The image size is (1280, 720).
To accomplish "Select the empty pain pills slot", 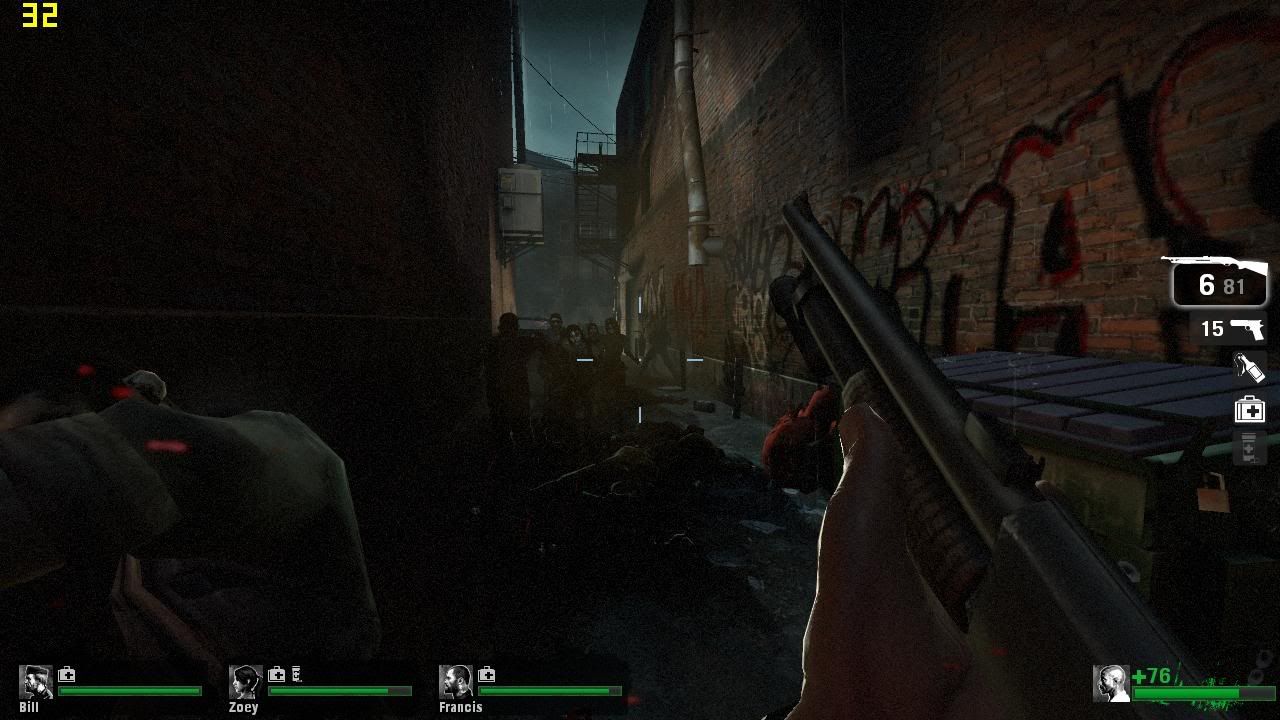I will coord(1249,449).
